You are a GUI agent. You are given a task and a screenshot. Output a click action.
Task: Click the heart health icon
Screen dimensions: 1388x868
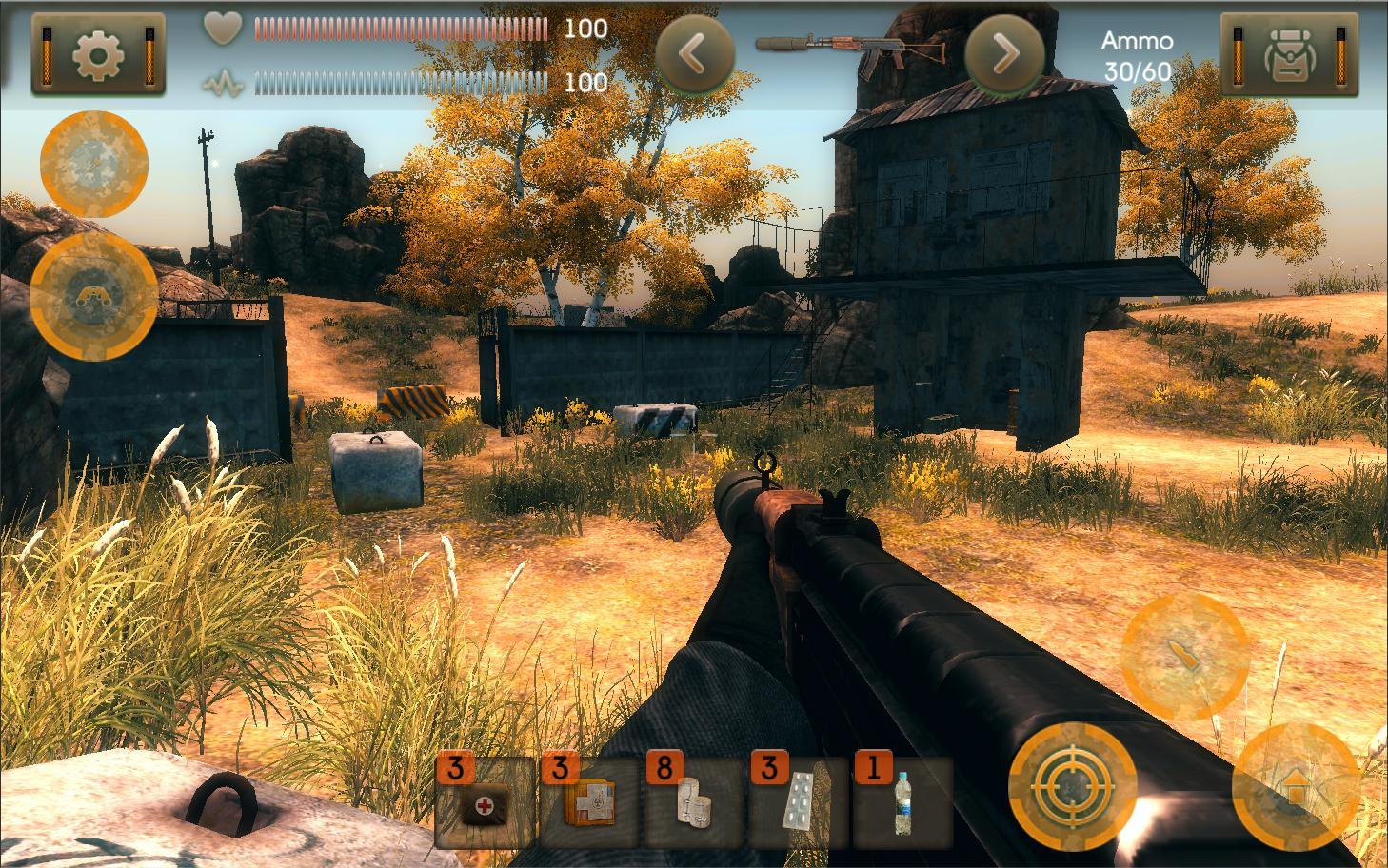point(223,29)
